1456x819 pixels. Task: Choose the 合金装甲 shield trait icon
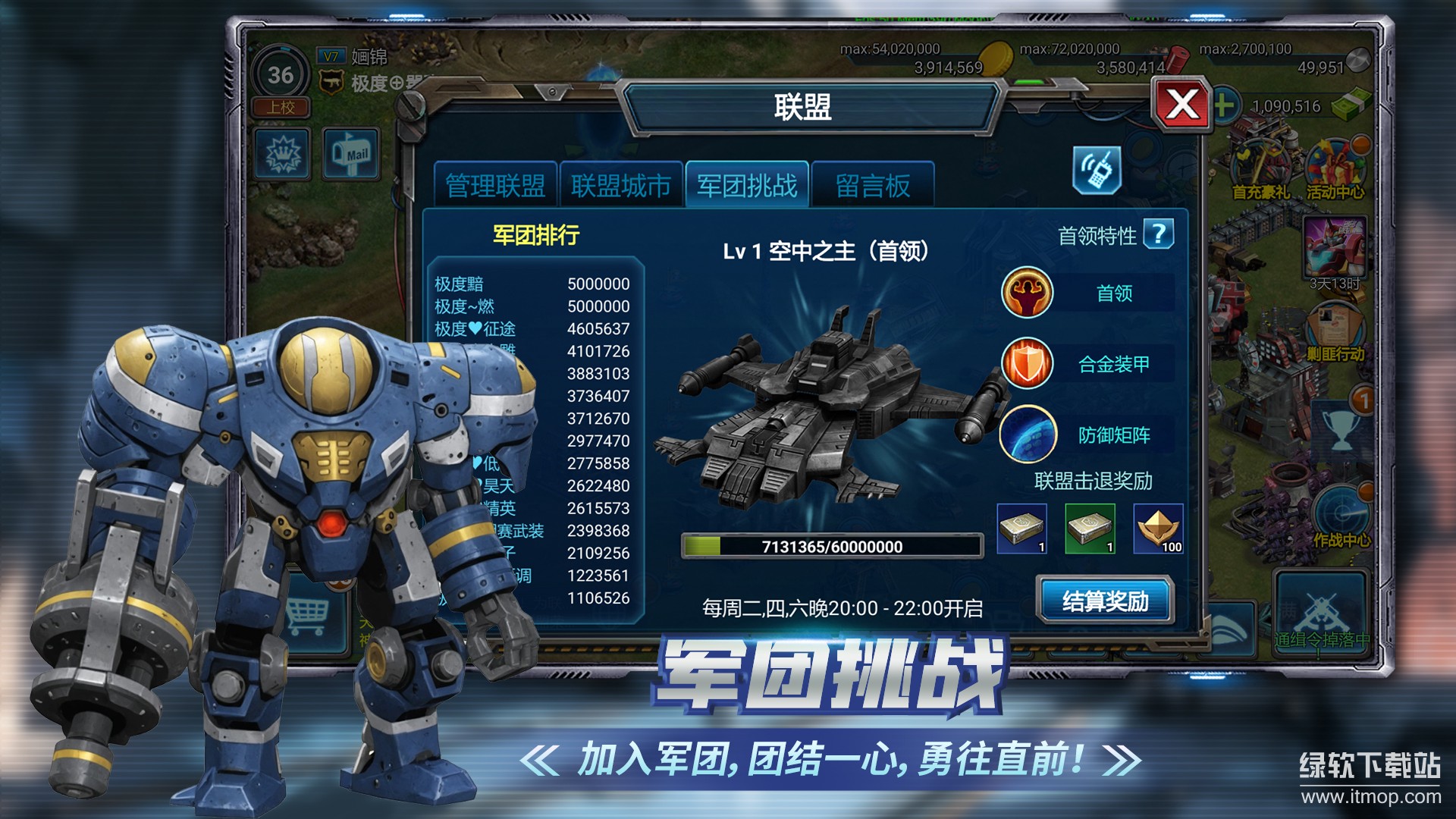pos(1027,363)
